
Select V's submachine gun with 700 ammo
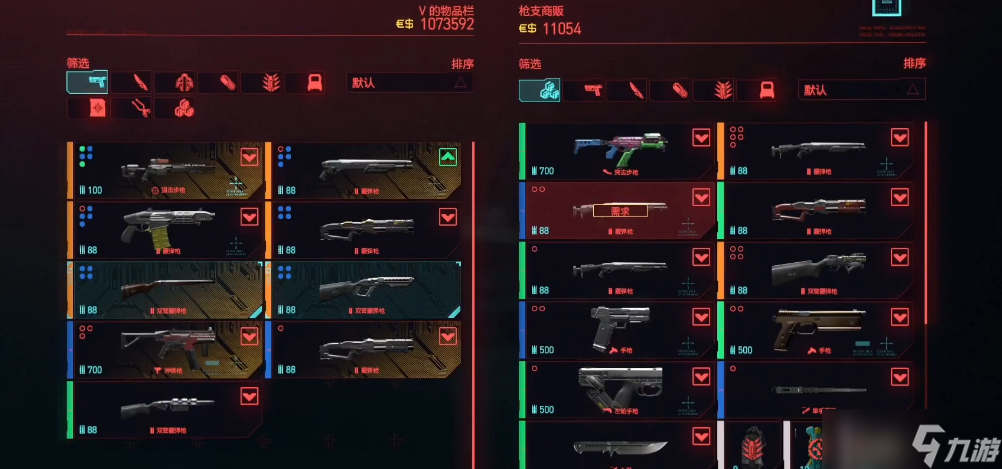tap(166, 349)
